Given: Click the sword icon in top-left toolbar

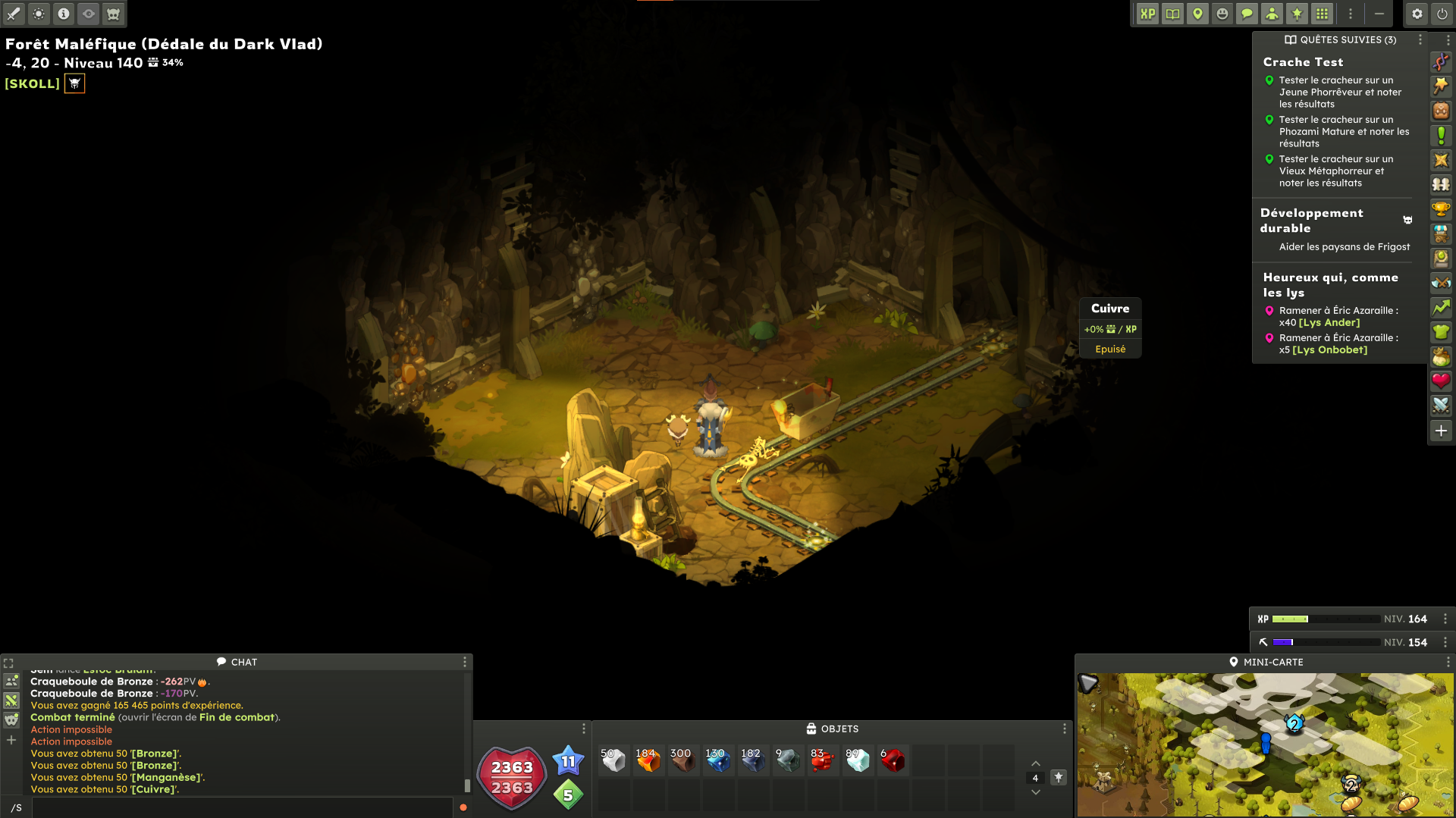Looking at the screenshot, I should tap(14, 14).
